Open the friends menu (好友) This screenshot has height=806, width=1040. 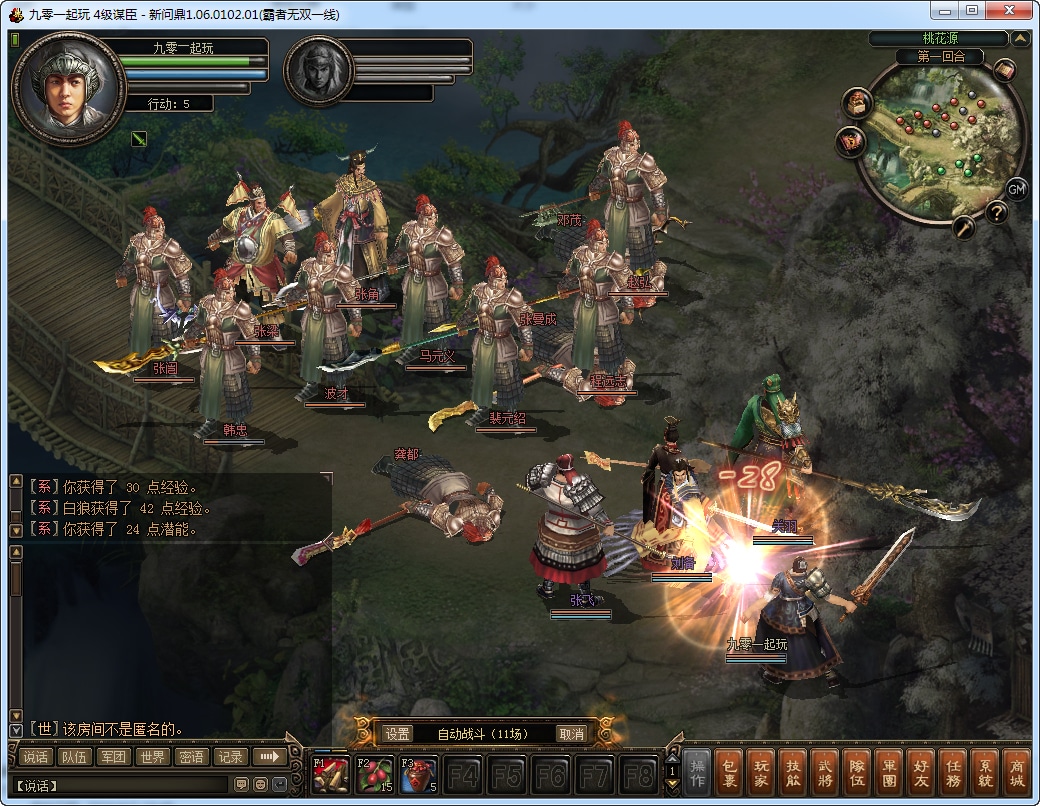pyautogui.click(x=921, y=773)
